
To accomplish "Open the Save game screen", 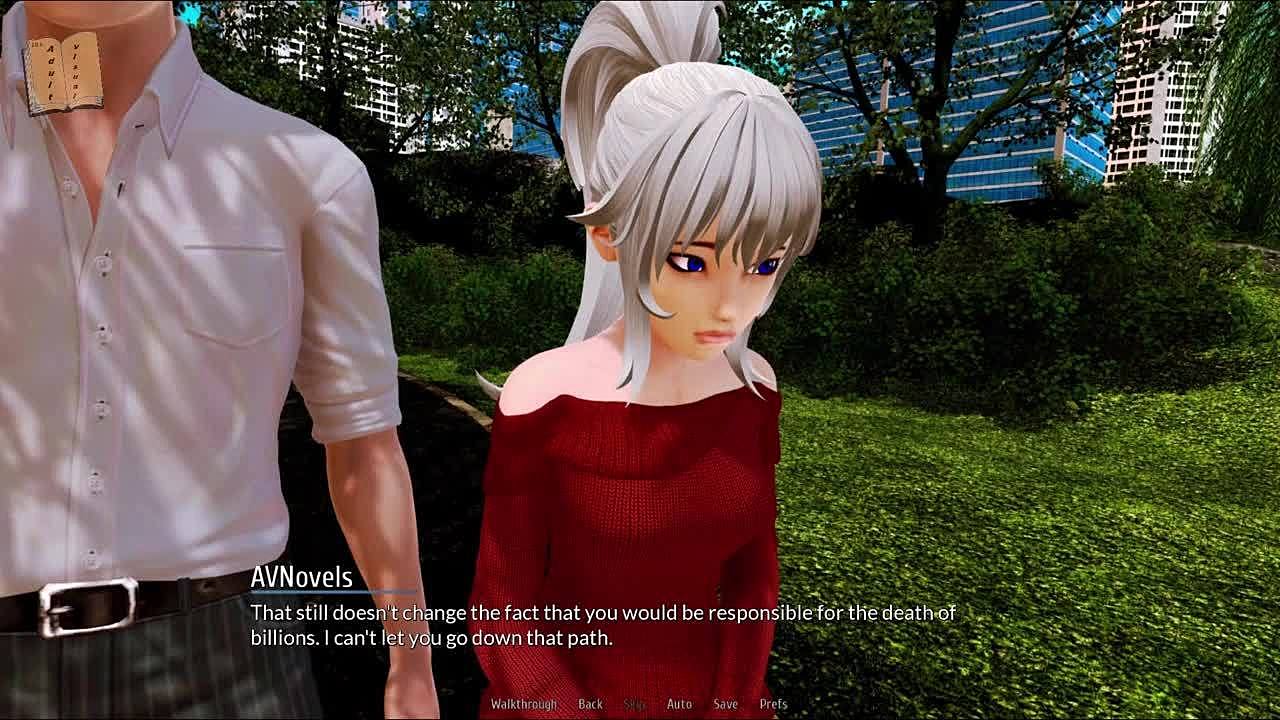I will click(725, 704).
